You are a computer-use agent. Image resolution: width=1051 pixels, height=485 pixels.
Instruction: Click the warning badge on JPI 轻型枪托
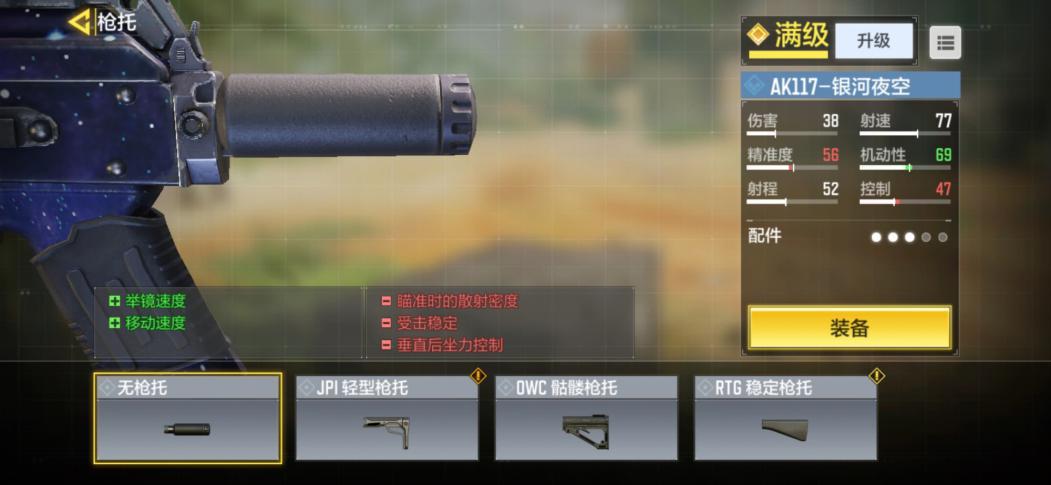click(x=478, y=377)
